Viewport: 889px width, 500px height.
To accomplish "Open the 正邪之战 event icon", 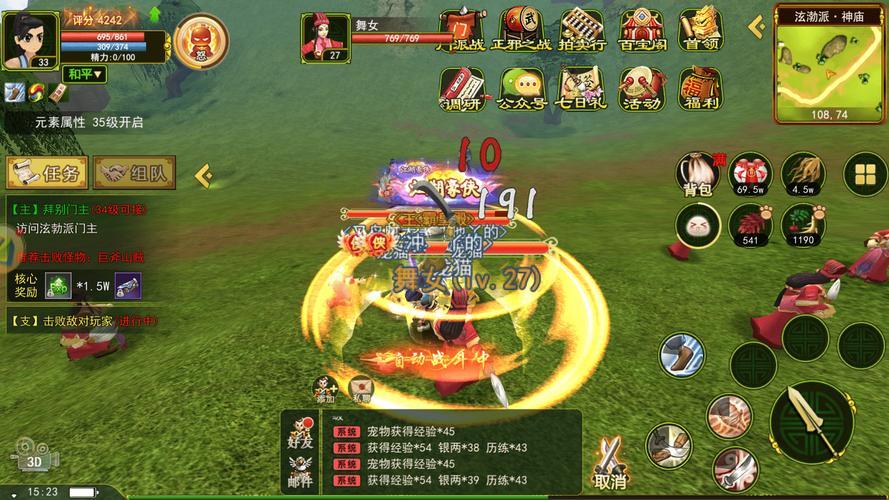I will [521, 30].
